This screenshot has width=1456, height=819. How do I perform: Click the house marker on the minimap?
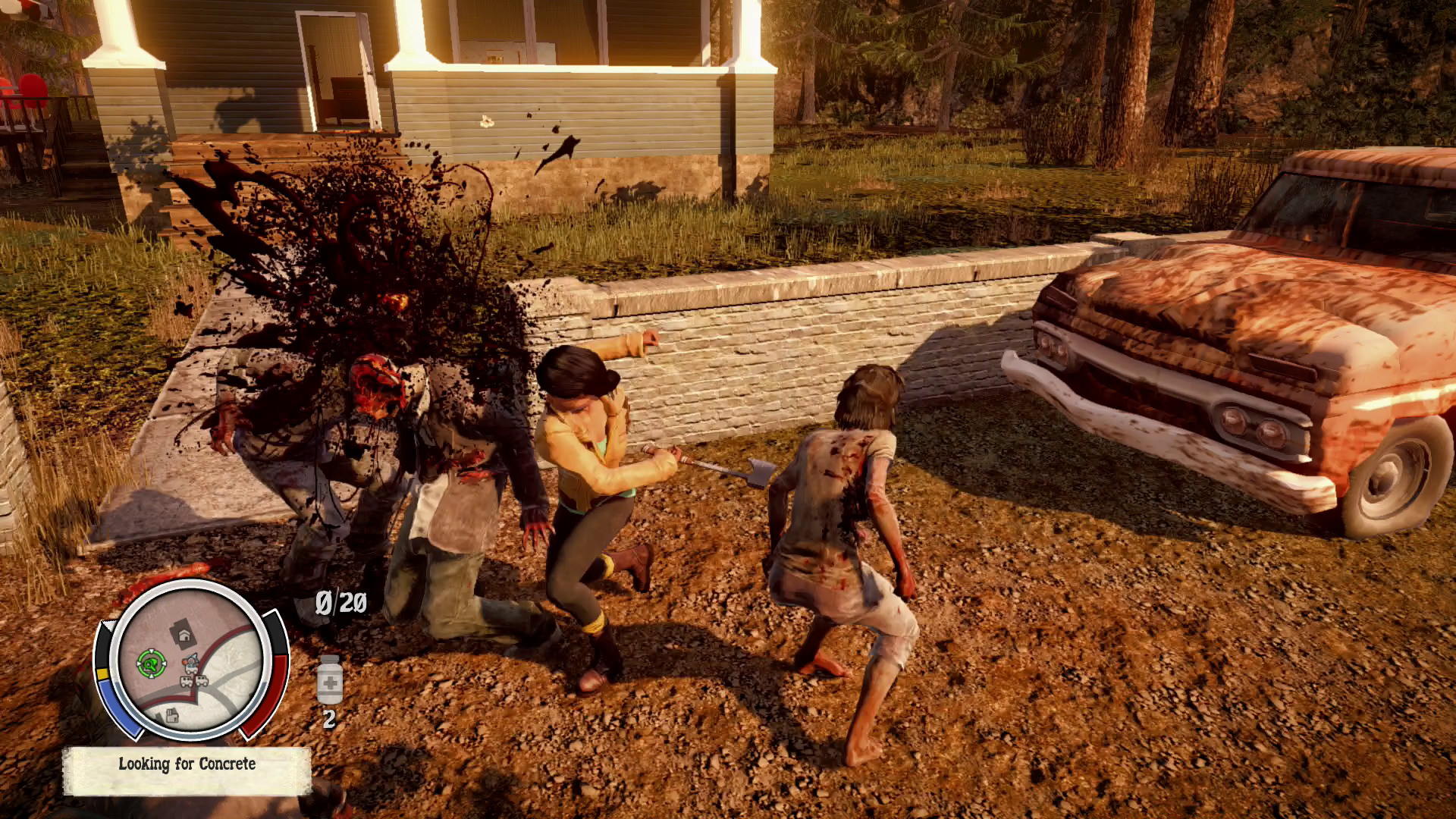click(x=183, y=632)
